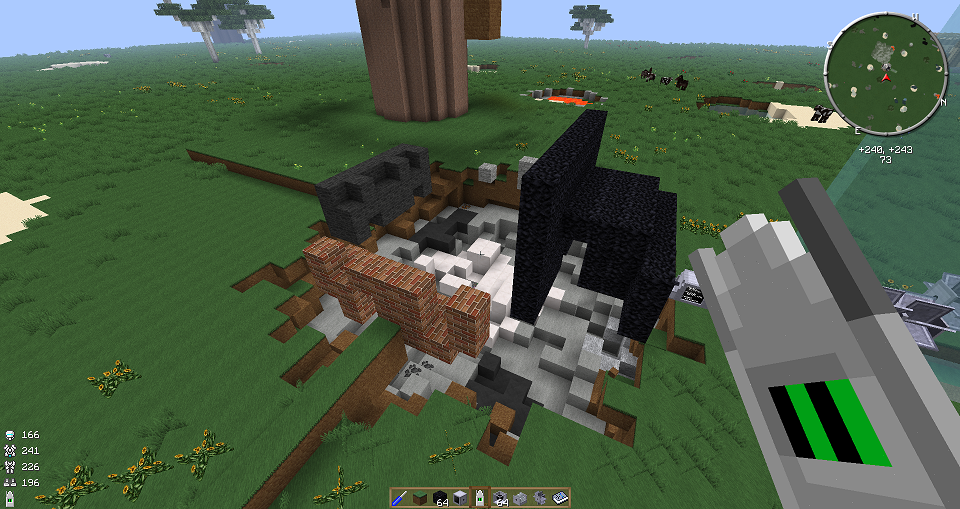Select the book item hotbar slot
Image resolution: width=960 pixels, height=509 pixels.
[x=561, y=497]
